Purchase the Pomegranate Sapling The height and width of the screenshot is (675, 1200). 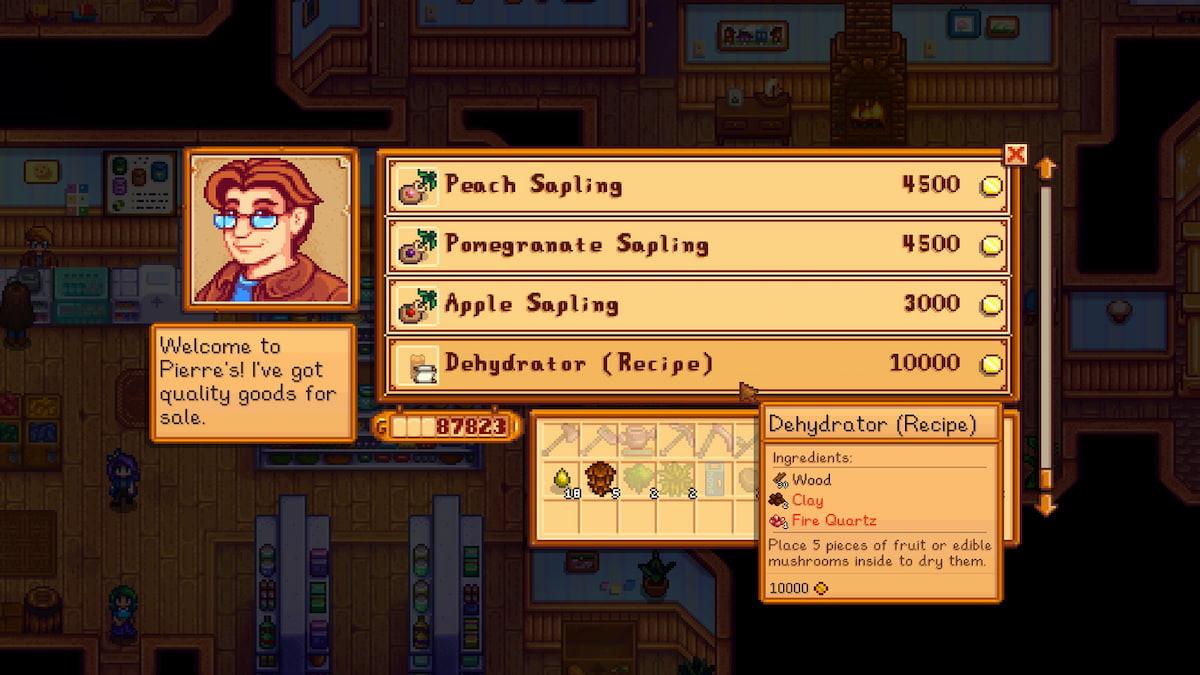point(698,245)
